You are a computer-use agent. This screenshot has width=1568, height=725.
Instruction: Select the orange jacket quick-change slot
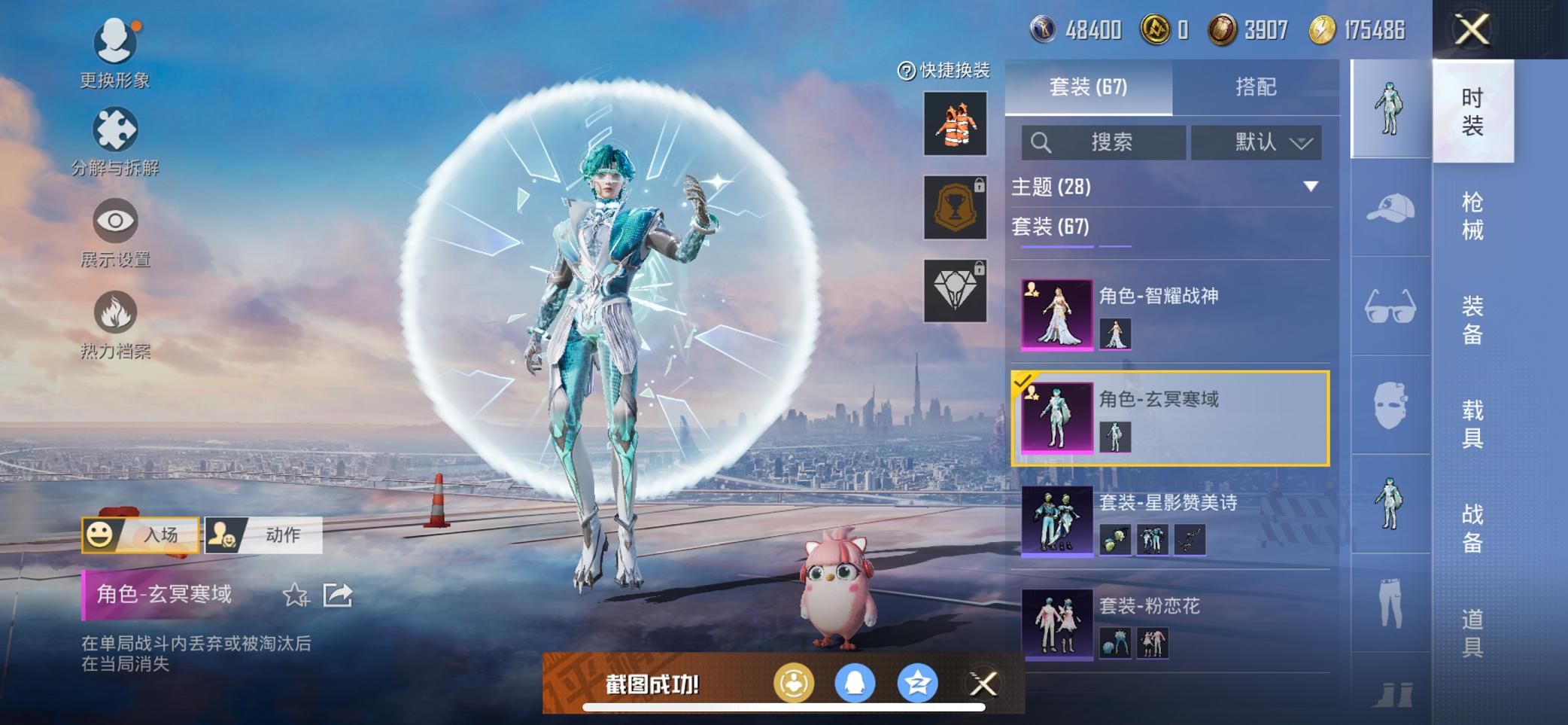(x=954, y=123)
